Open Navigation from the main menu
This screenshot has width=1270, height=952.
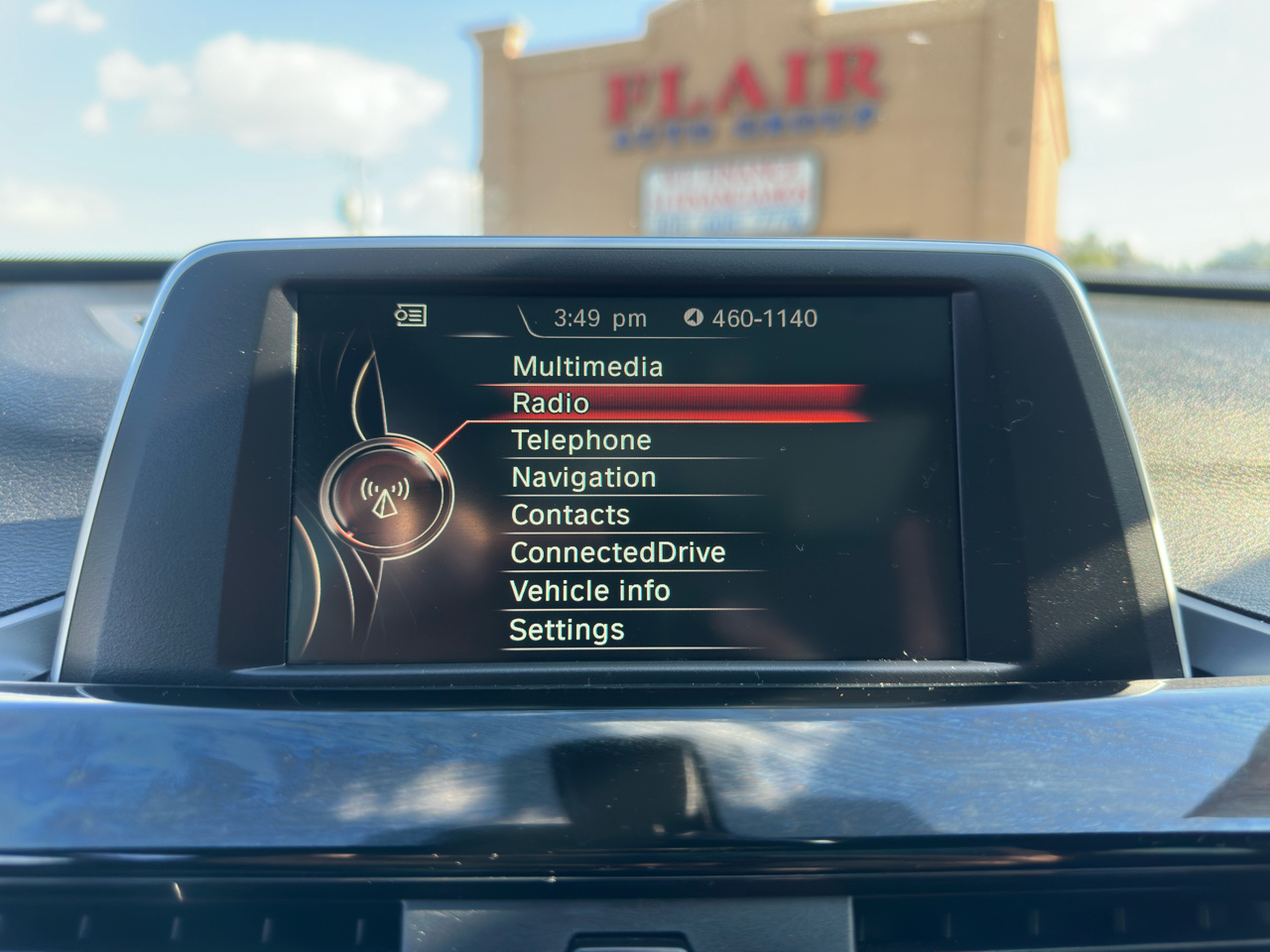tap(583, 478)
